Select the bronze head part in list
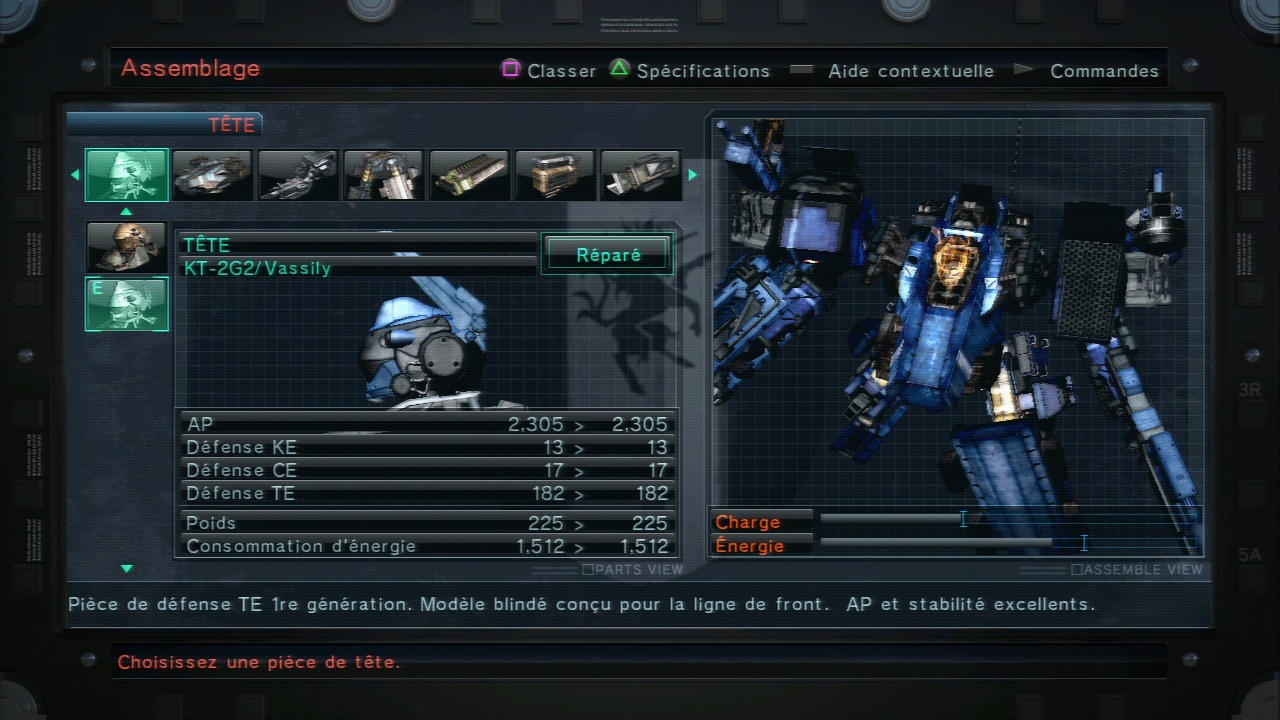The image size is (1280, 720). click(127, 247)
